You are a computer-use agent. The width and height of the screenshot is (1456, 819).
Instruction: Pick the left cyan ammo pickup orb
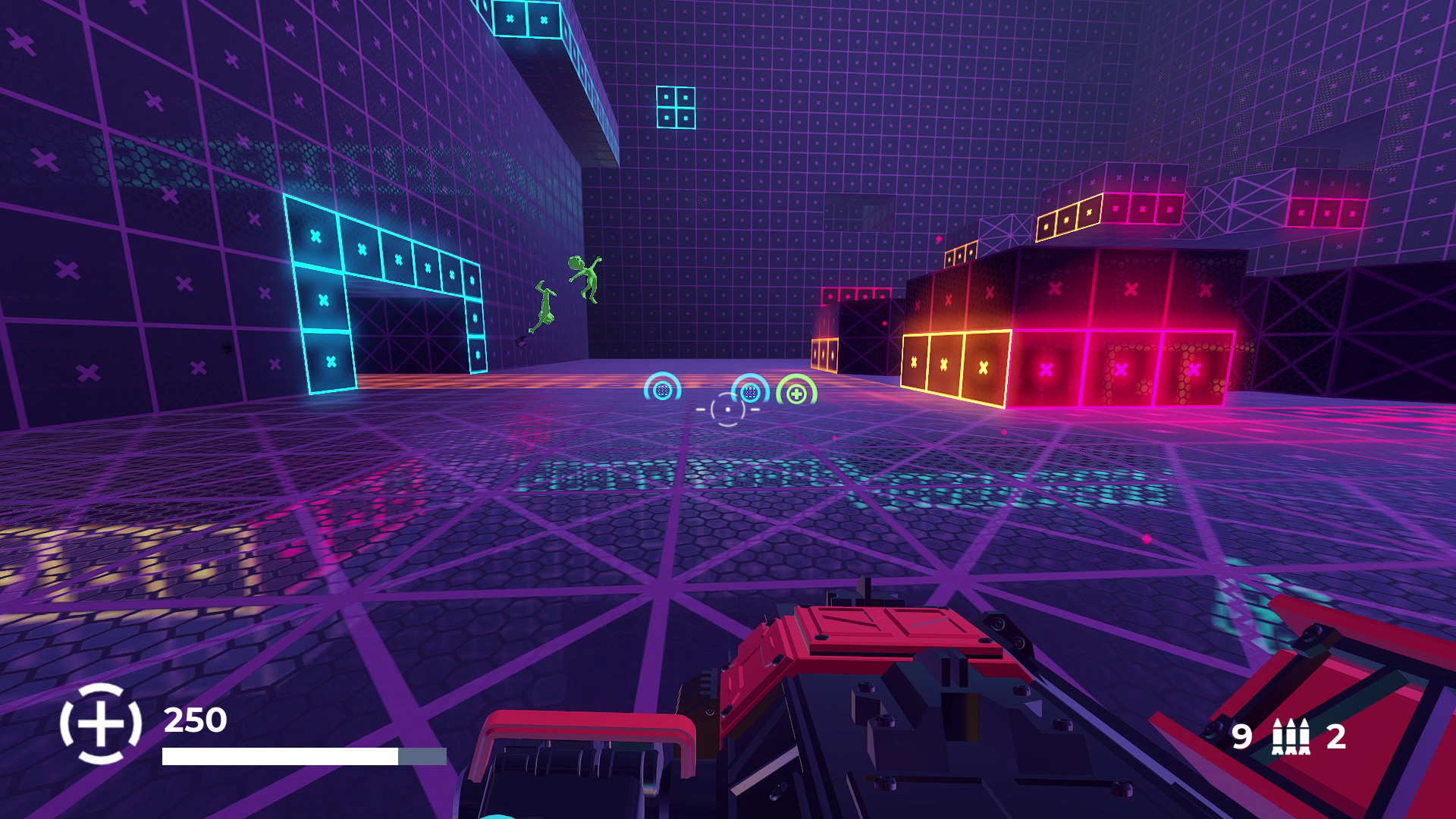tap(663, 389)
